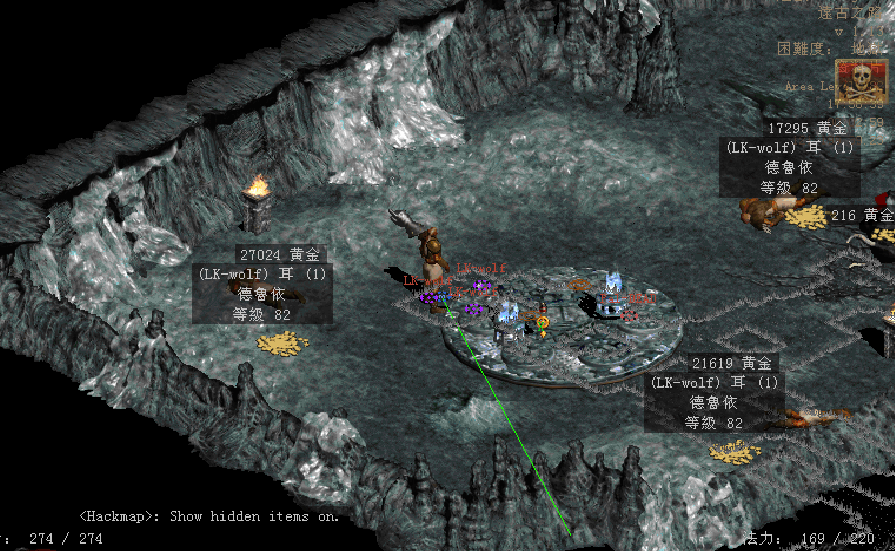895x551 pixels.
Task: Pick up LK-wolf ear below 27024 gold
Action: coord(262,274)
